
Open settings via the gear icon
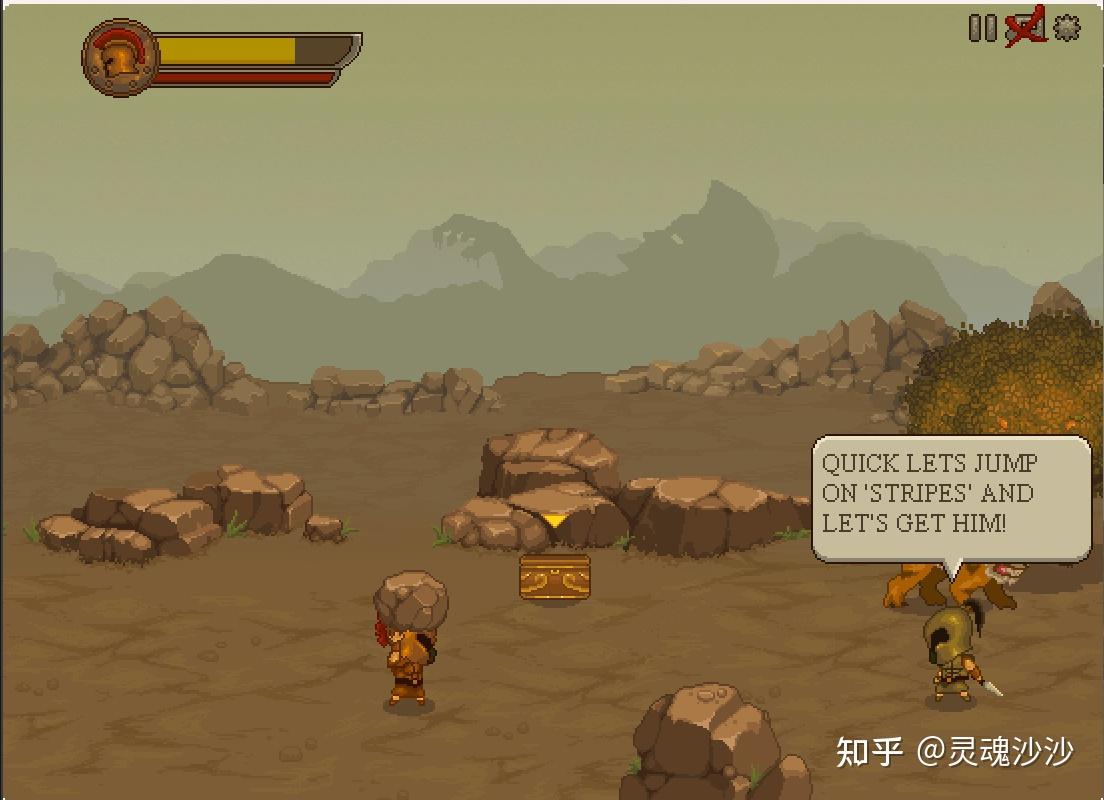coord(1067,28)
